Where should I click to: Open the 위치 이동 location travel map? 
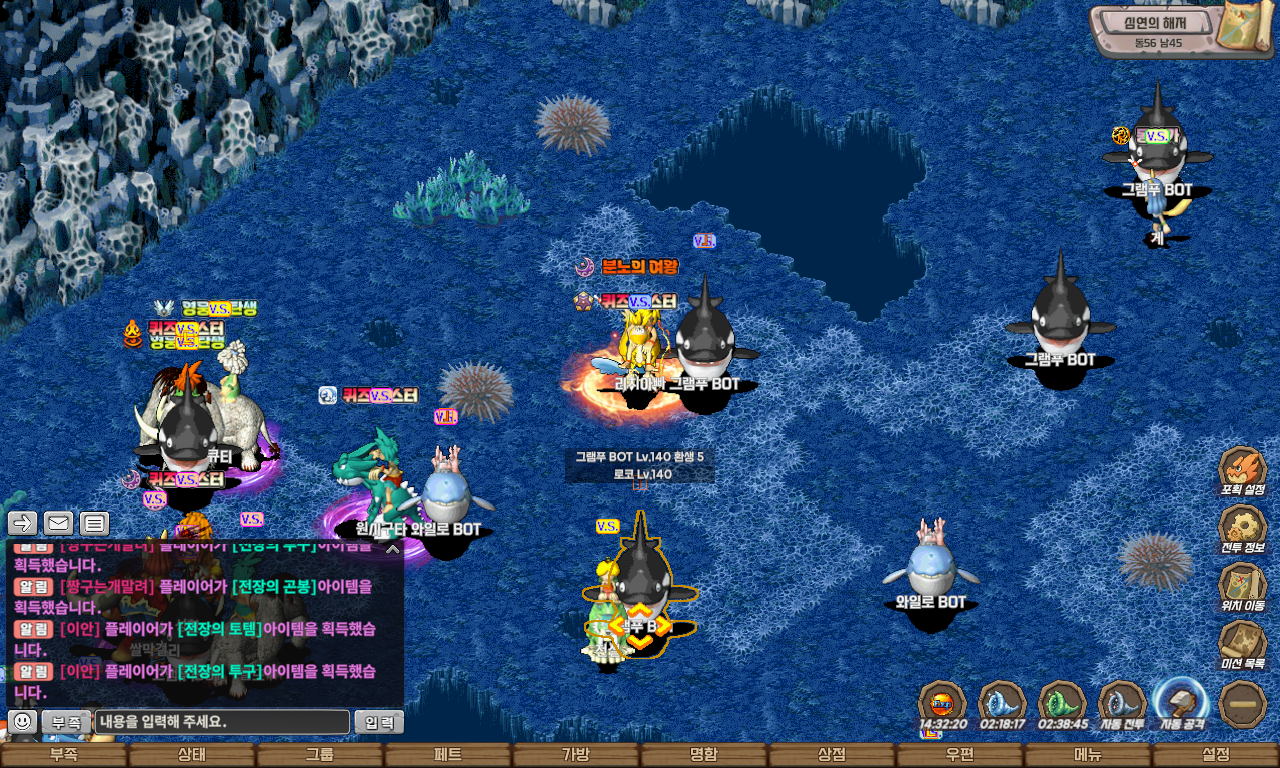[1243, 588]
